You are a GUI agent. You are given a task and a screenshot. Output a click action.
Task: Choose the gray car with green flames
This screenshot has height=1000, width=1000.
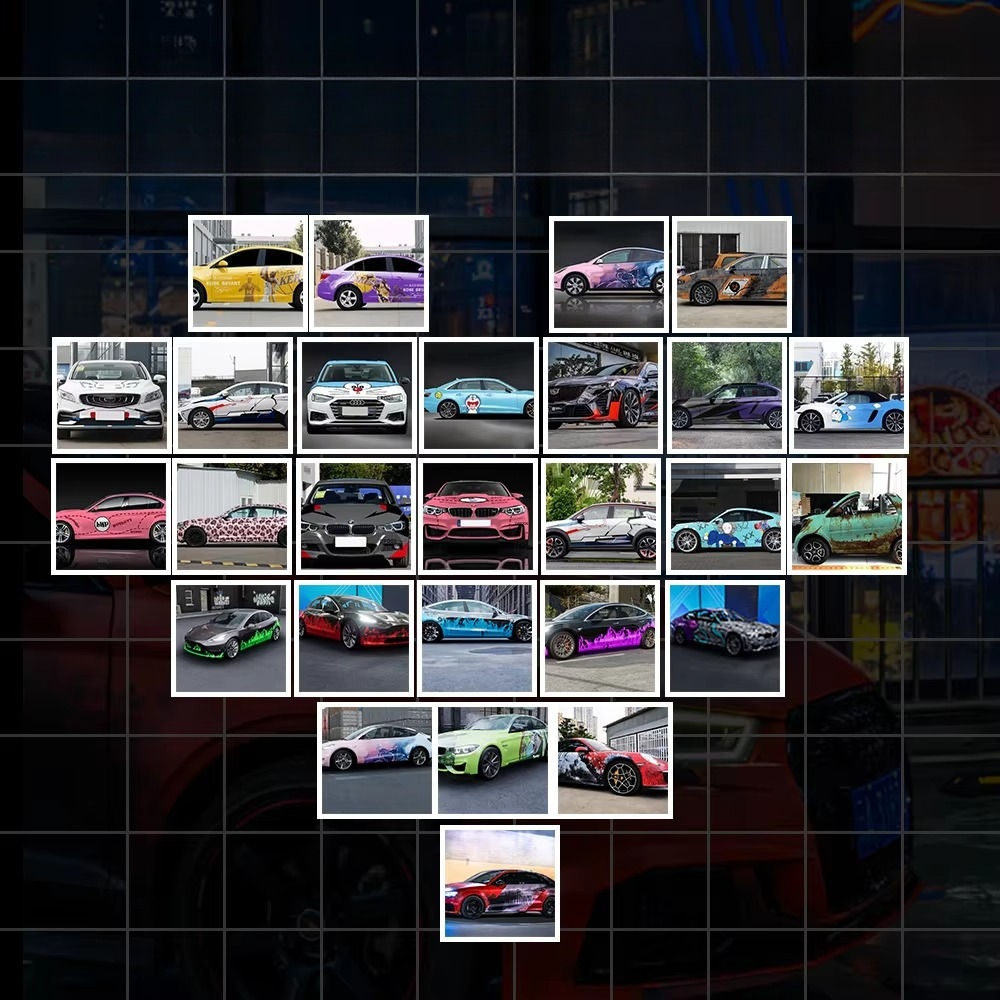pyautogui.click(x=231, y=638)
